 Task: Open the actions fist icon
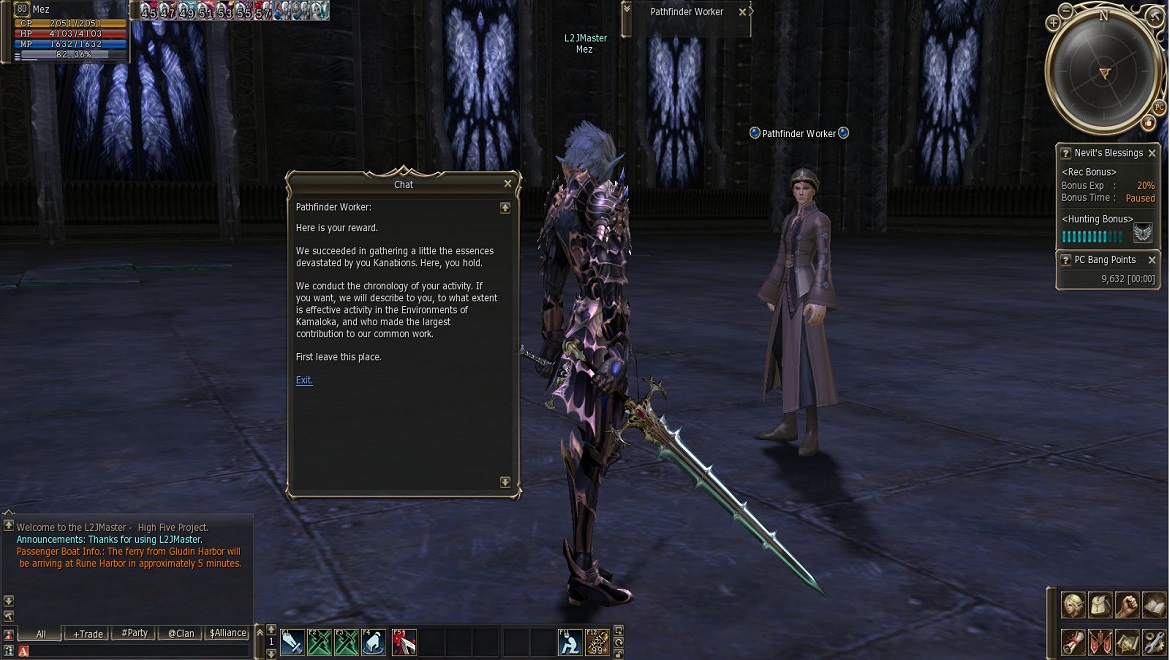click(x=1127, y=606)
